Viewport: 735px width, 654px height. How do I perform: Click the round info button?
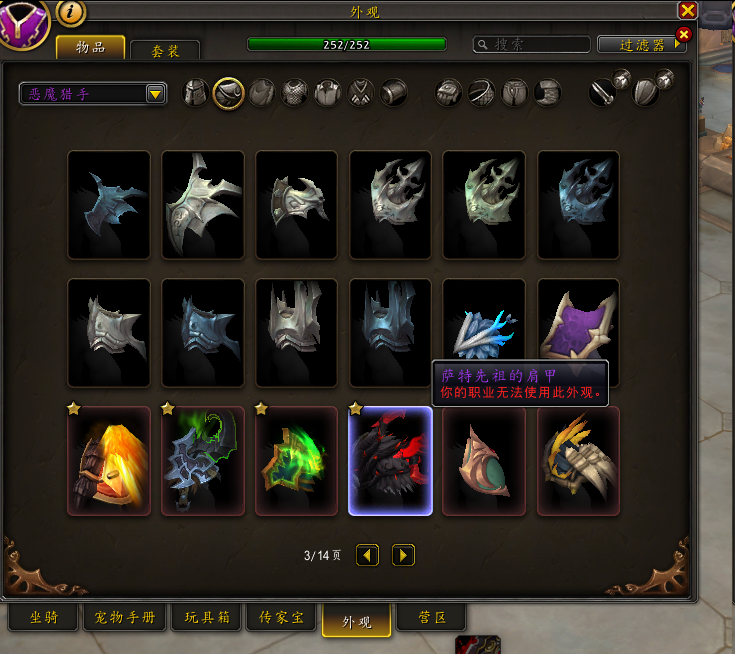[72, 11]
